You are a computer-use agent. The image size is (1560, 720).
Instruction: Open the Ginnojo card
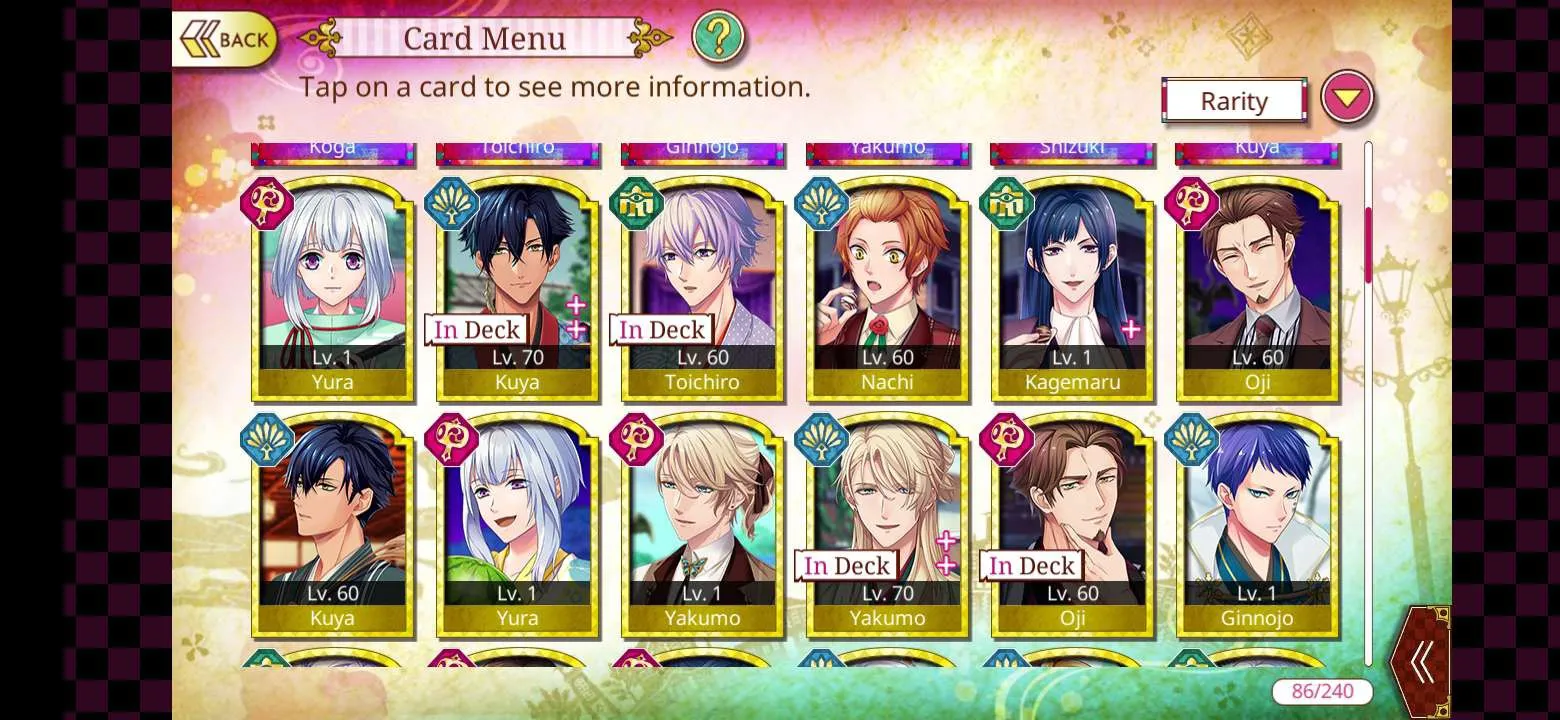coord(1257,525)
